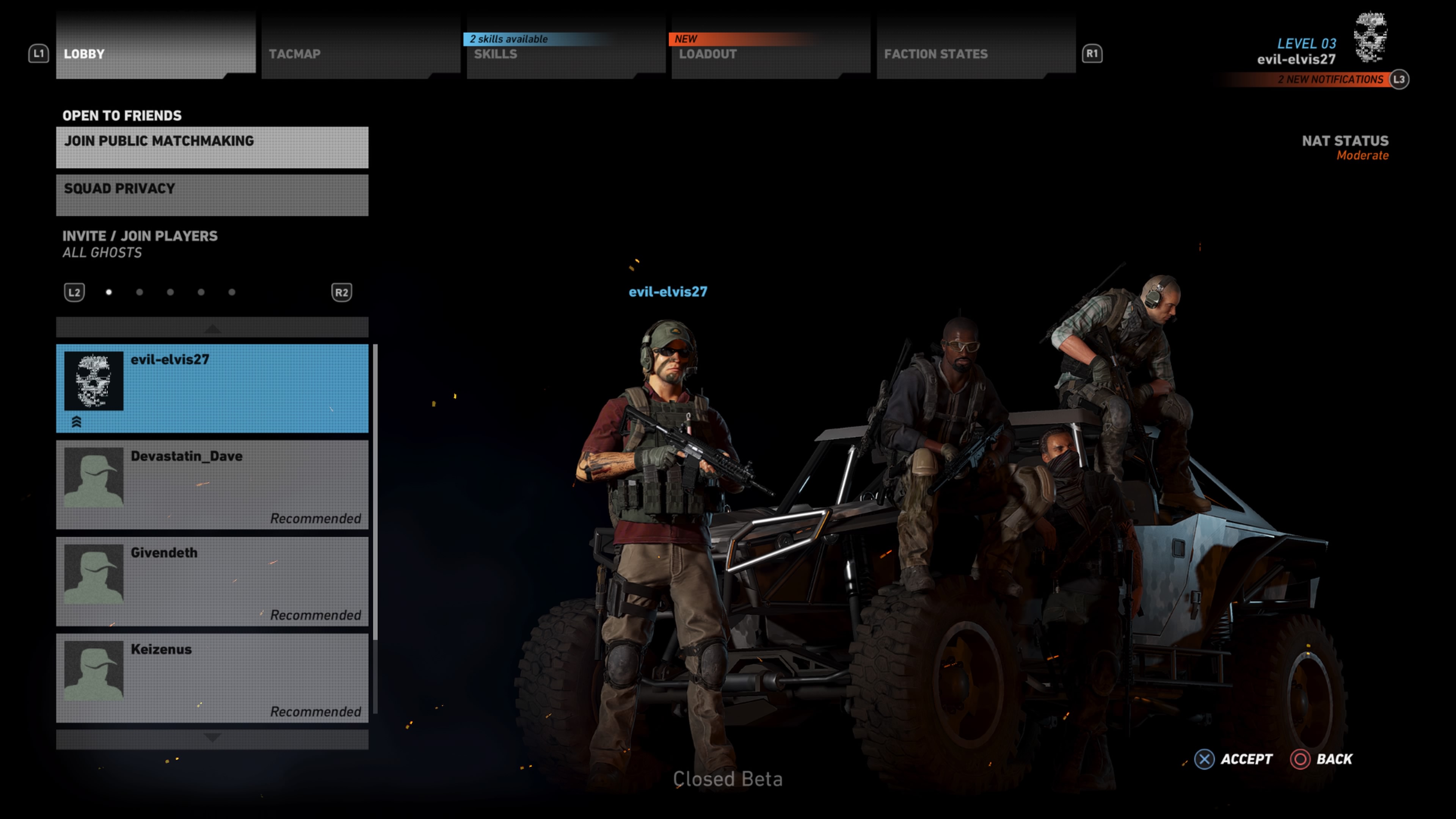
Task: Click the down arrow bar below player list
Action: click(x=212, y=738)
